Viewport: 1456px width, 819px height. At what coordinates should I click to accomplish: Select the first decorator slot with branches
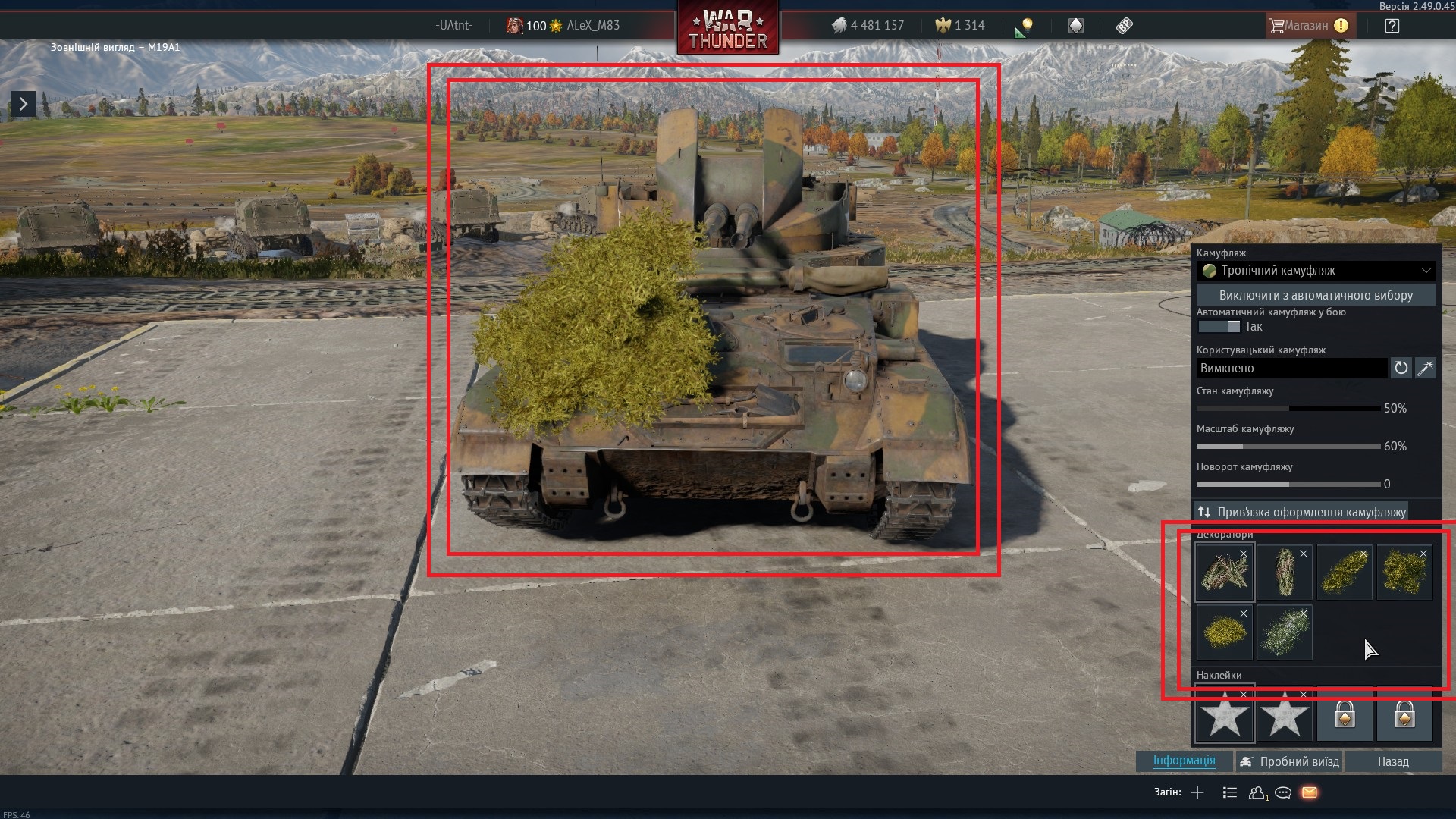1224,573
